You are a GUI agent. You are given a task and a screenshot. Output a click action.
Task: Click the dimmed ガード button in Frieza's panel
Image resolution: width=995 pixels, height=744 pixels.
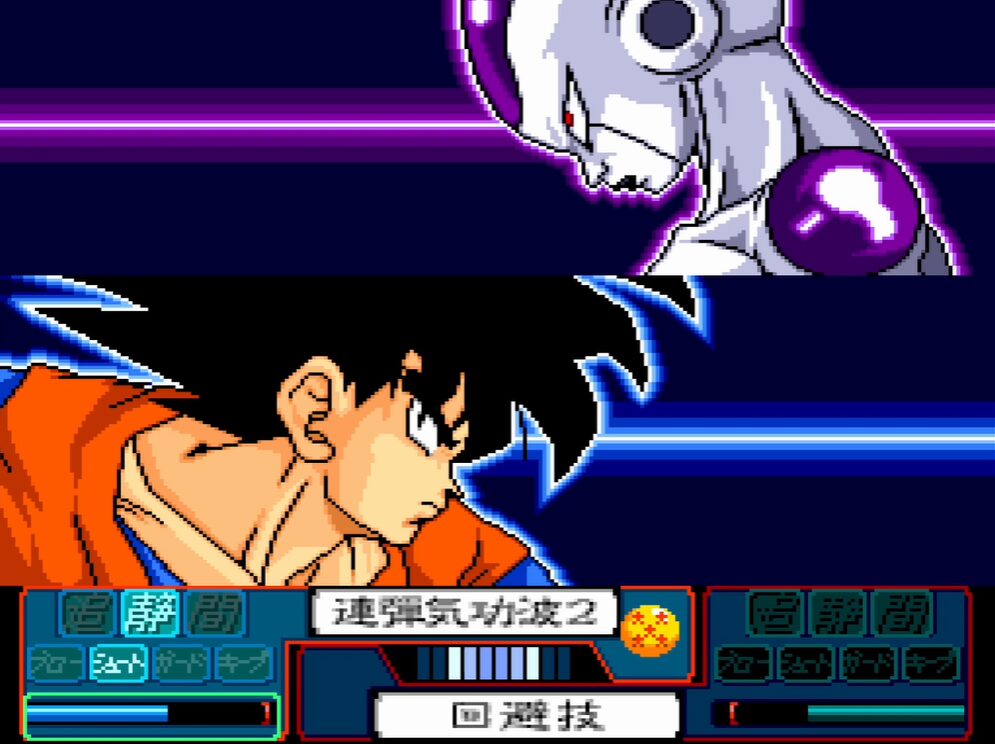pos(867,662)
